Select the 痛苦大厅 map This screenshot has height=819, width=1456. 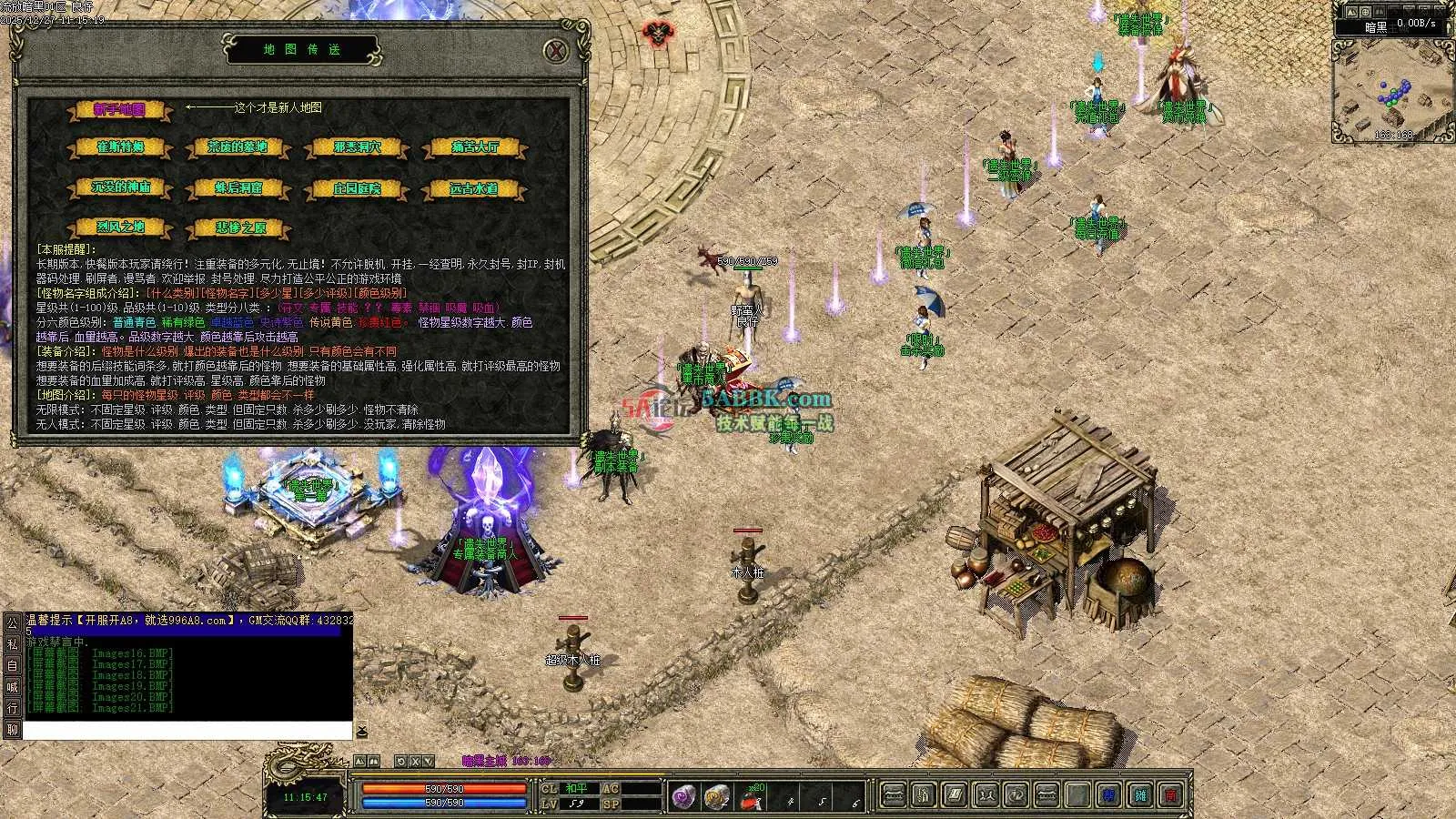click(474, 147)
